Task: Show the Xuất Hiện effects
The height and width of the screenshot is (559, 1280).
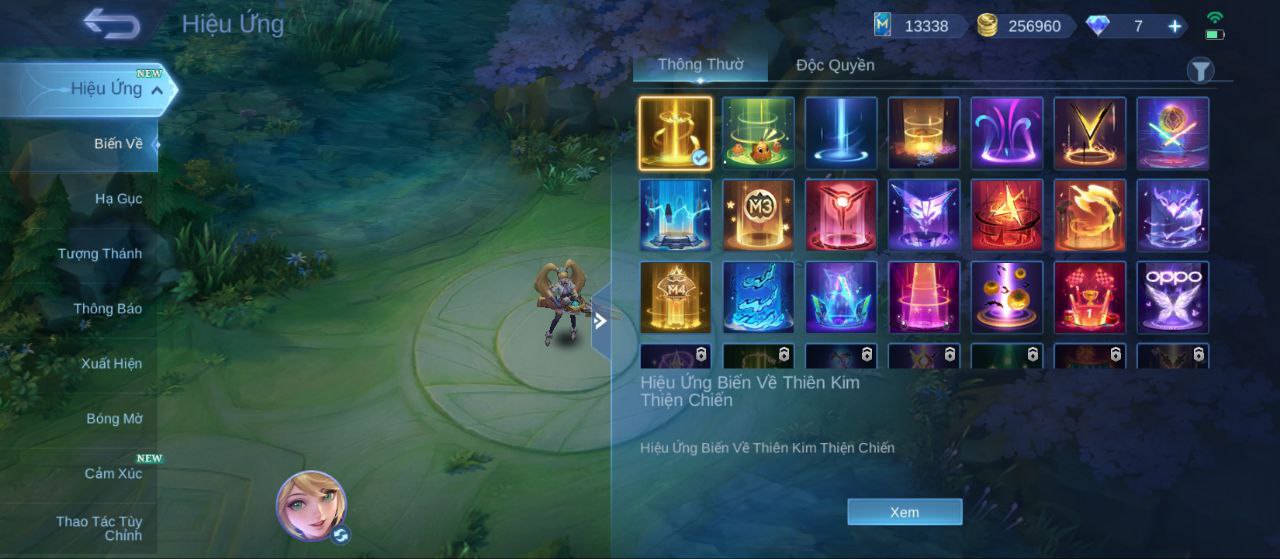Action: pos(111,363)
